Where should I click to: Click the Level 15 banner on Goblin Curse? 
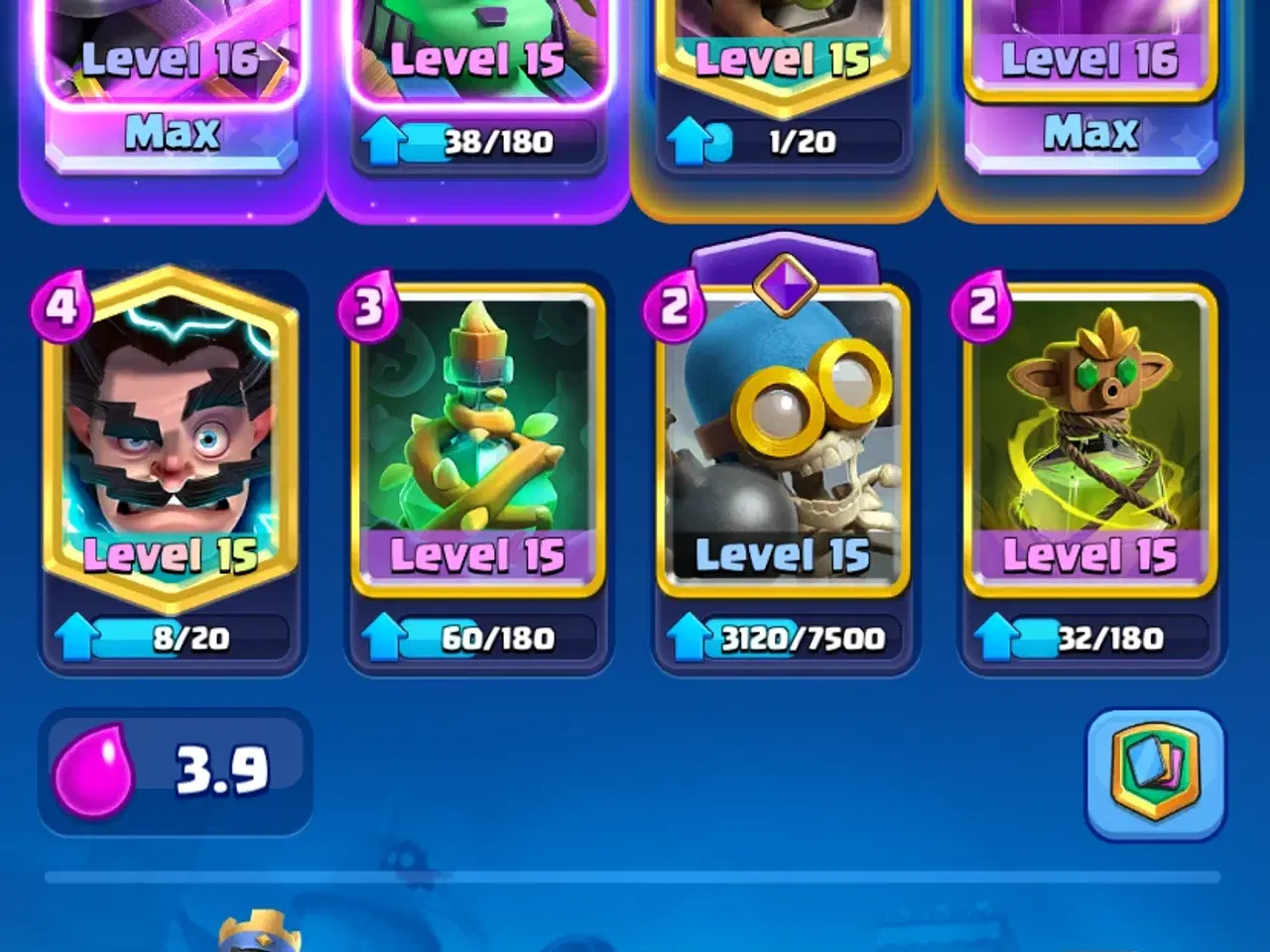click(x=1091, y=553)
